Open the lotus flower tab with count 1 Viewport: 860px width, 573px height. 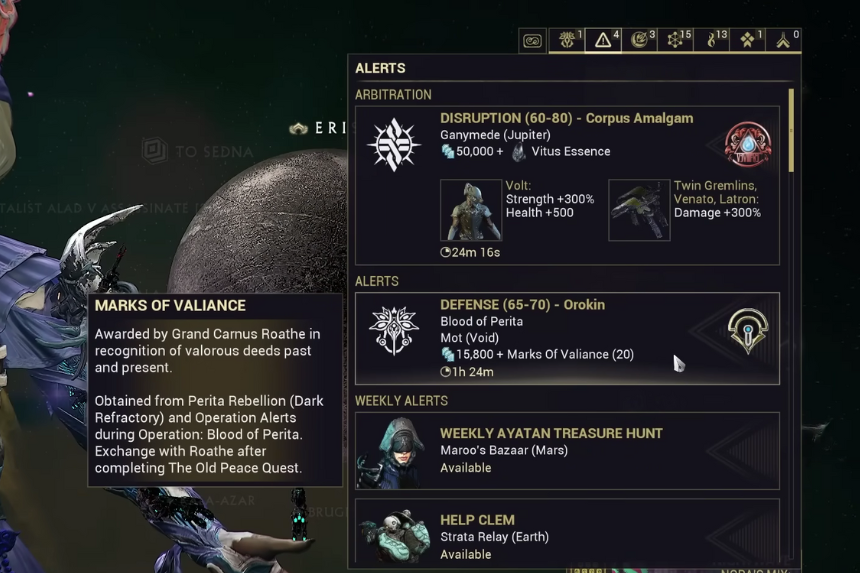click(x=568, y=40)
